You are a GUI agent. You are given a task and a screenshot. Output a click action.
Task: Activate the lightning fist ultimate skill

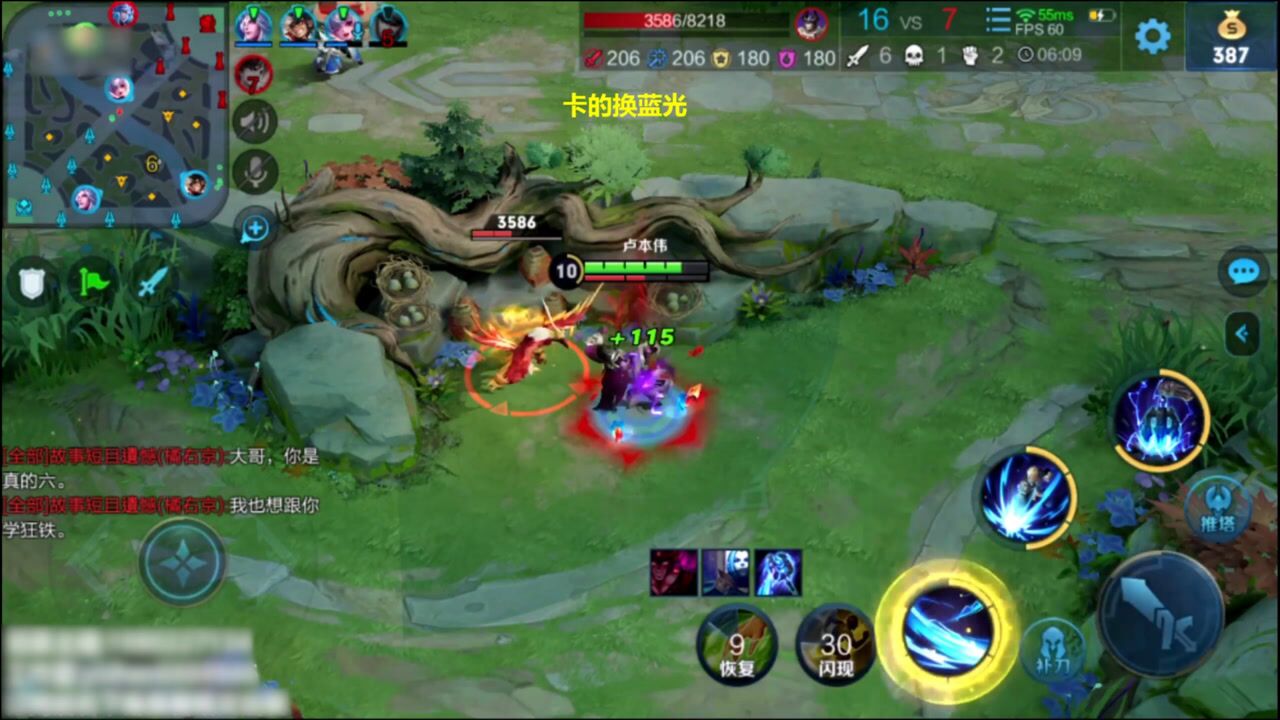click(x=1160, y=420)
